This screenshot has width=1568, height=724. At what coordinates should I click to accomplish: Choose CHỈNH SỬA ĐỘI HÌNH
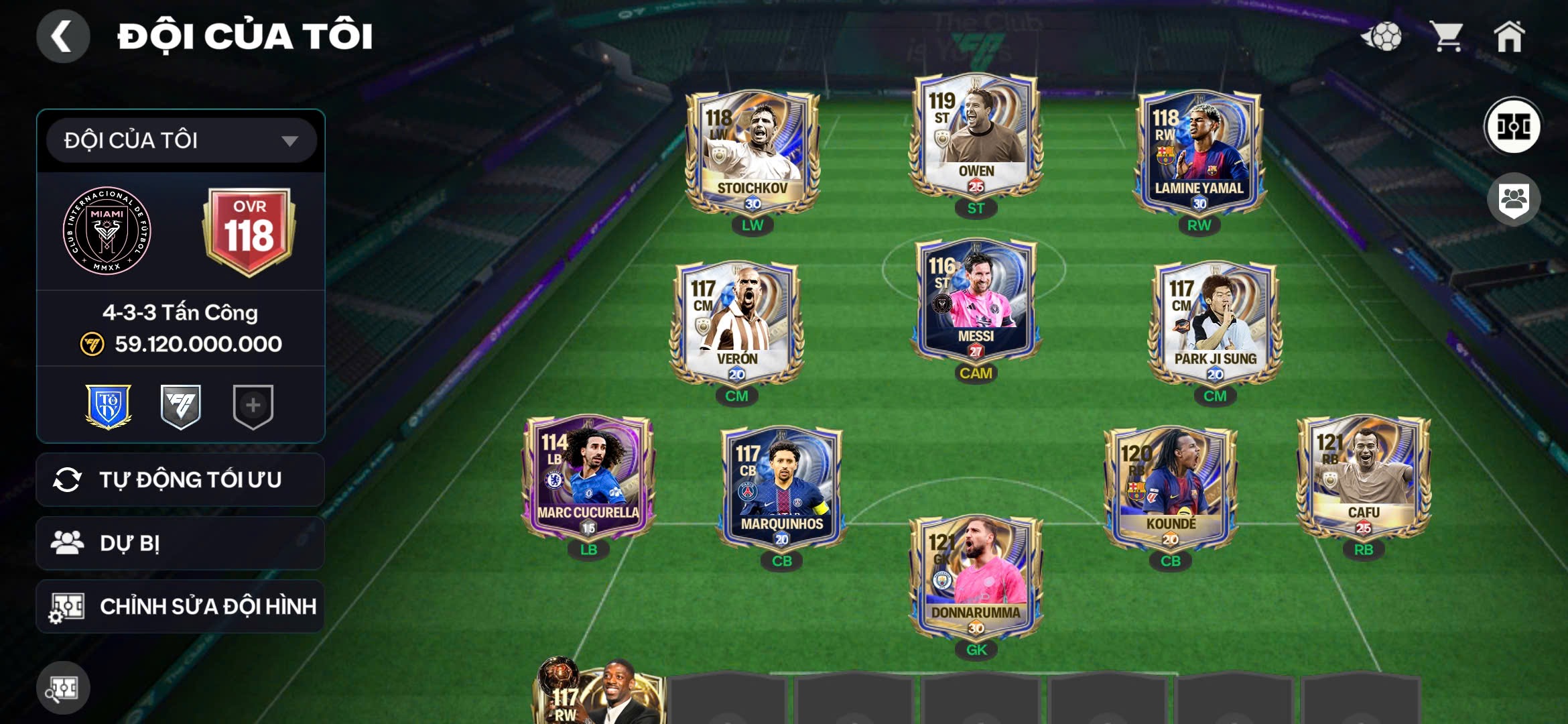180,607
